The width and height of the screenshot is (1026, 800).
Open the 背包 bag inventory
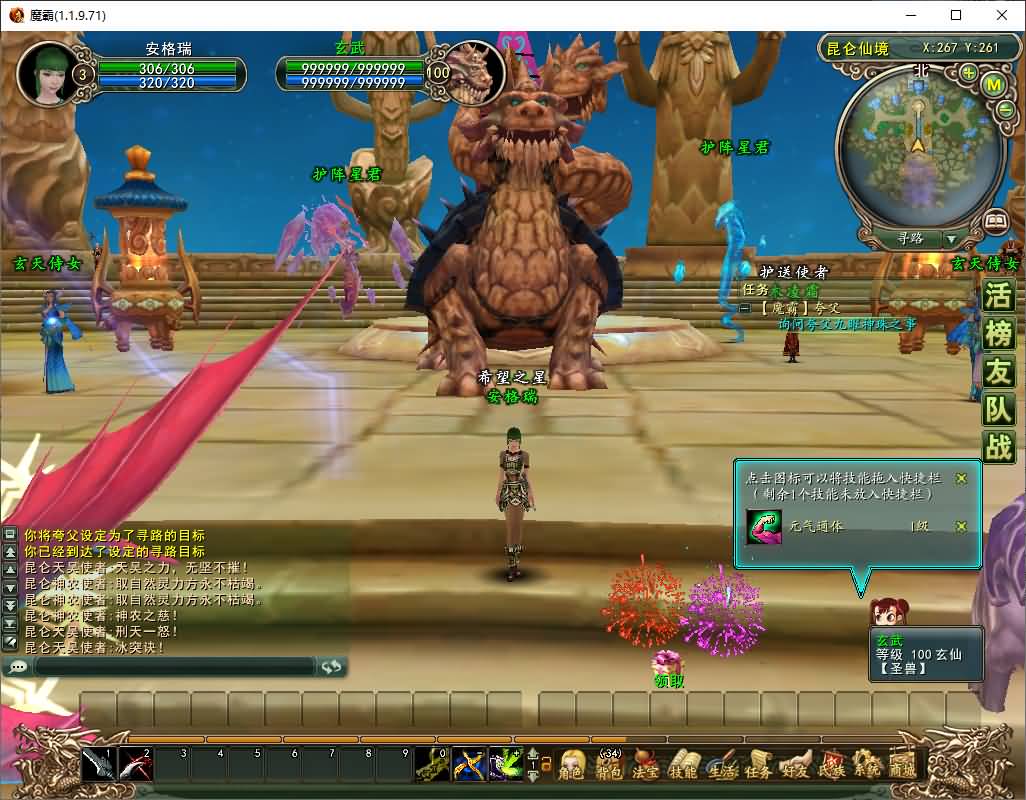(x=608, y=765)
